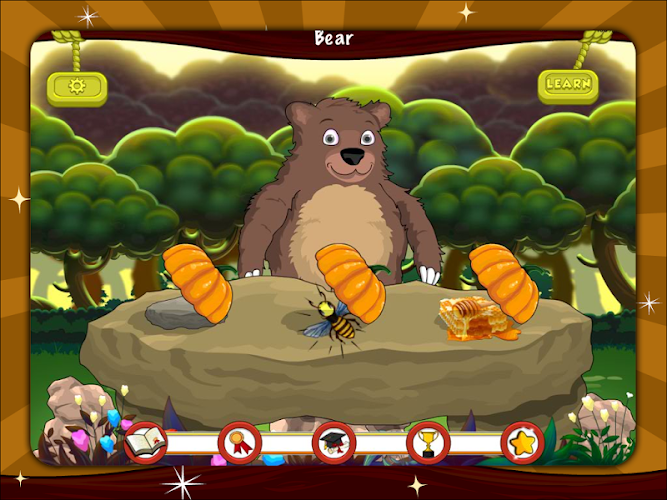Open the LEARN sign
The height and width of the screenshot is (500, 667).
[568, 85]
